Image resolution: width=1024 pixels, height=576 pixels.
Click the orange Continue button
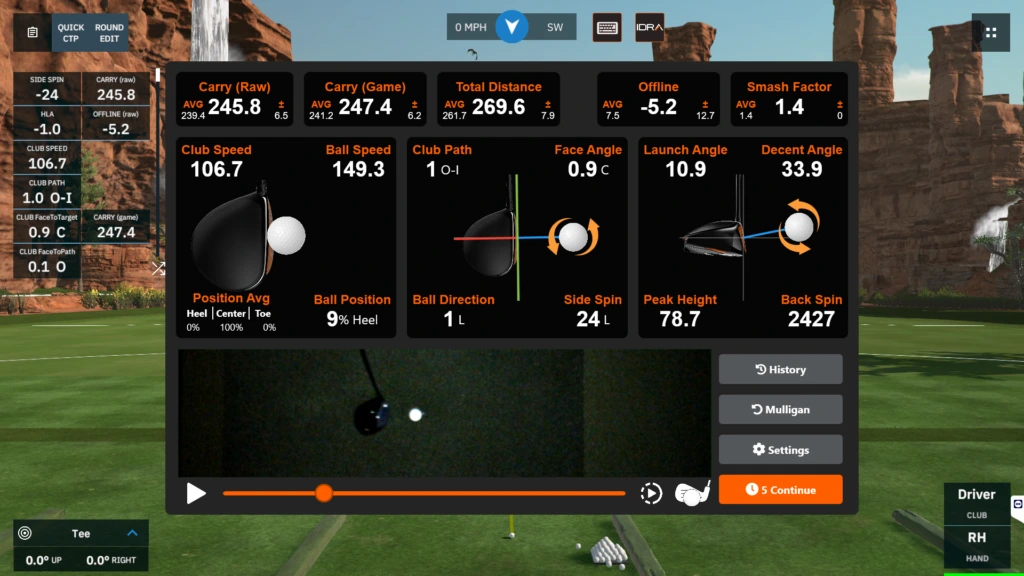click(780, 490)
